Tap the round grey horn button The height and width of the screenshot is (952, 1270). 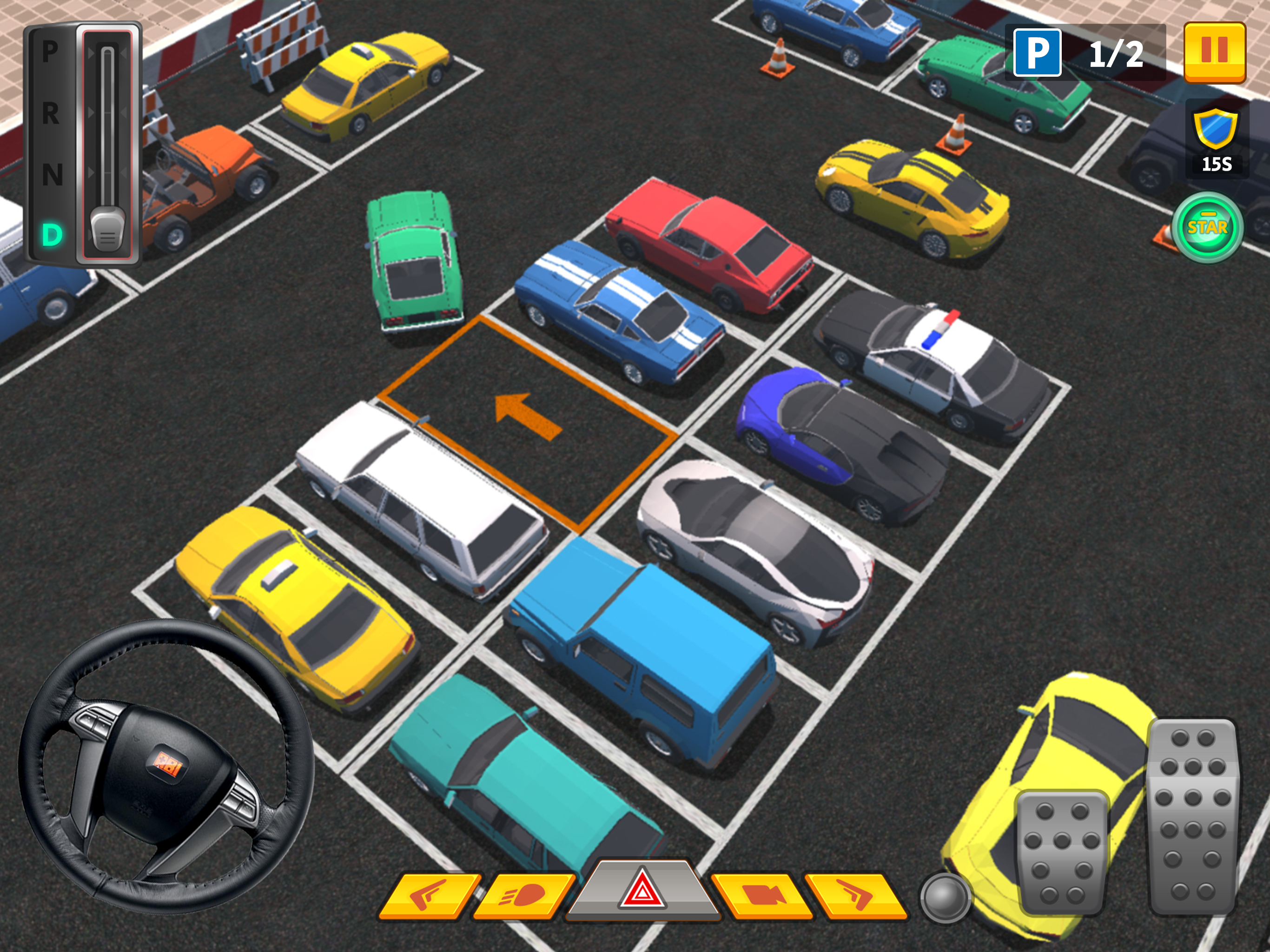tap(945, 898)
